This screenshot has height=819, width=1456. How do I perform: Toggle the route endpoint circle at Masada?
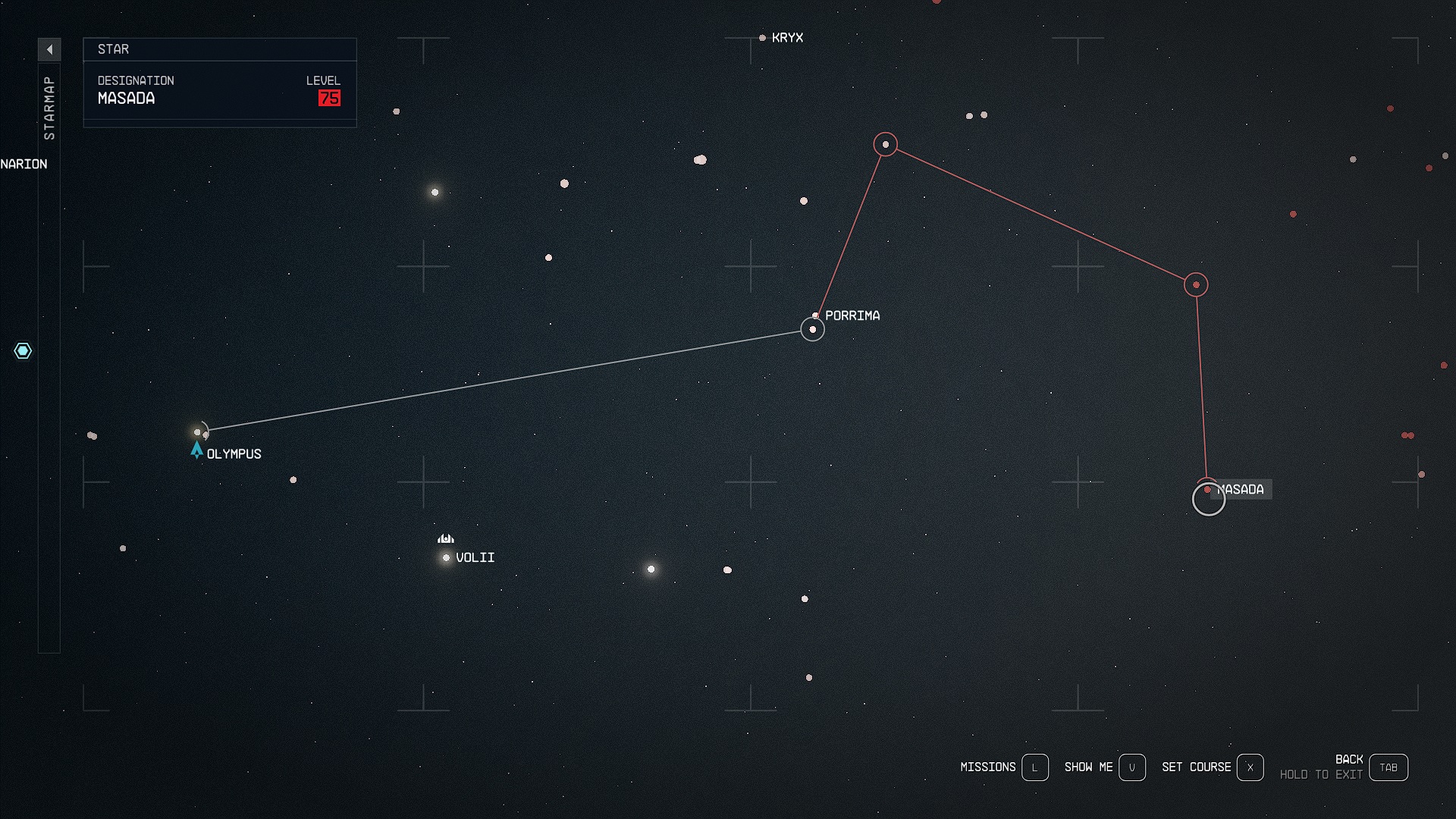[1210, 499]
